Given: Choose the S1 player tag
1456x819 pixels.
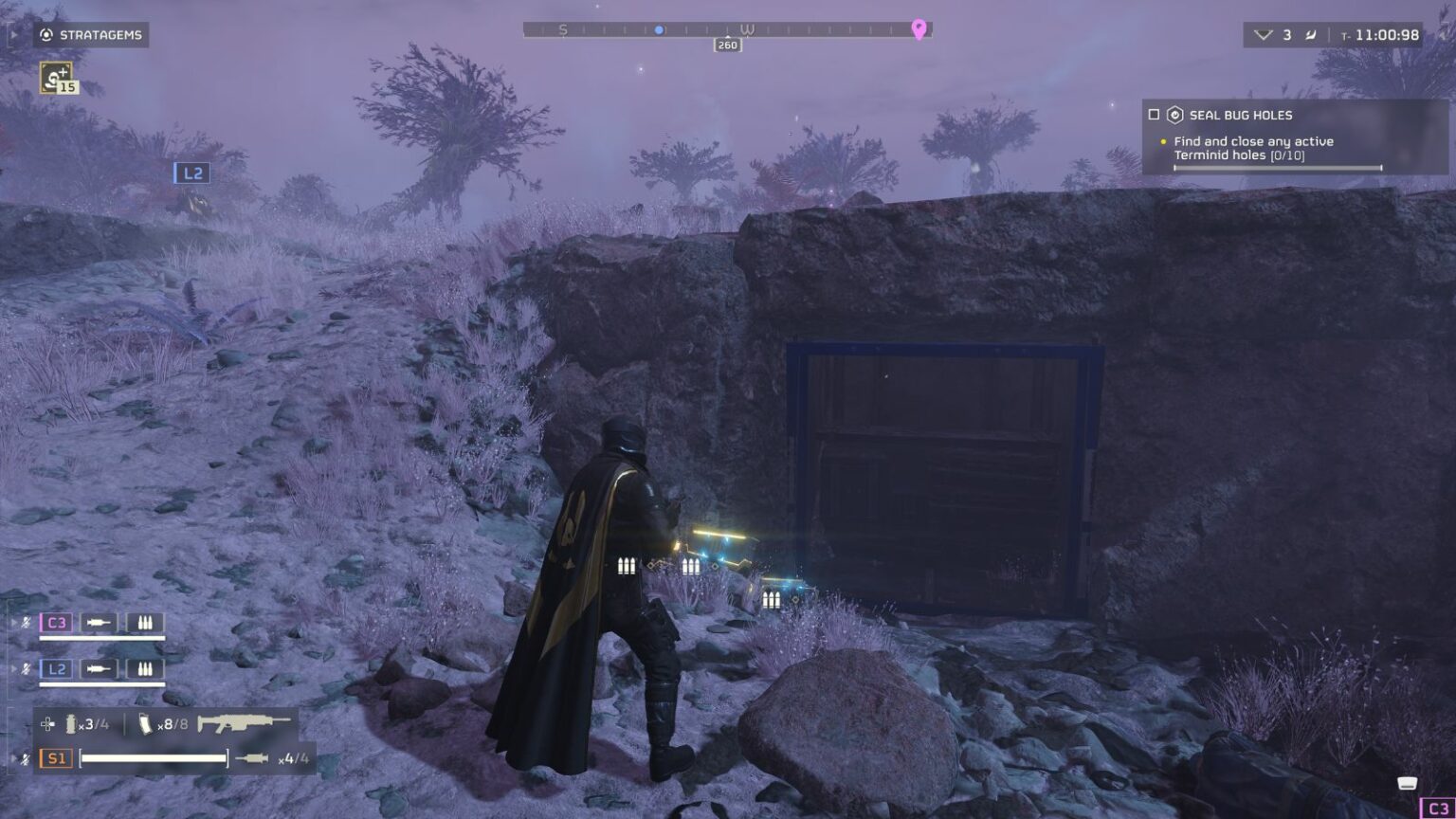Looking at the screenshot, I should (x=56, y=758).
